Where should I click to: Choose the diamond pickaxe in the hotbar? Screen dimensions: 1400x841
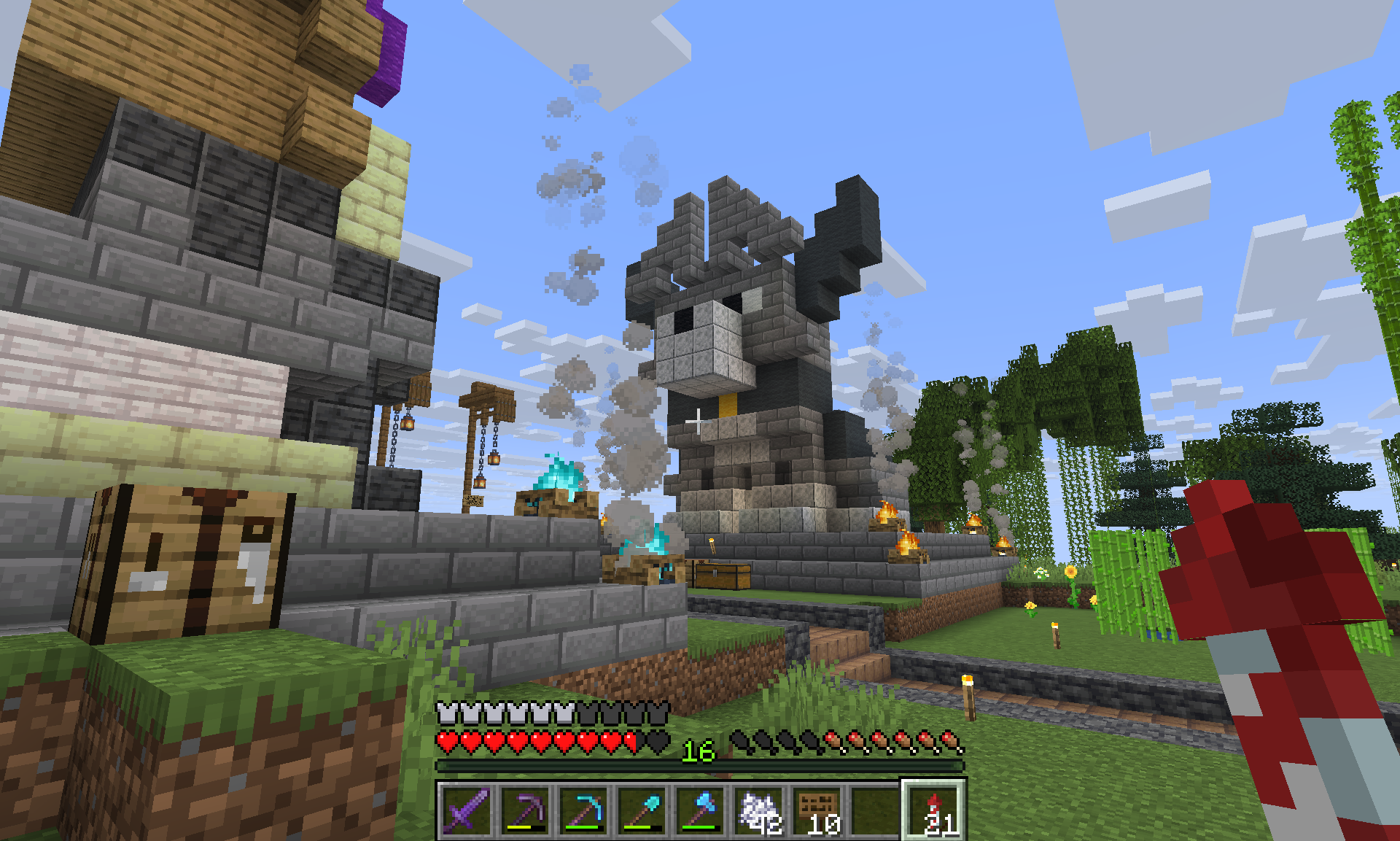(x=583, y=810)
